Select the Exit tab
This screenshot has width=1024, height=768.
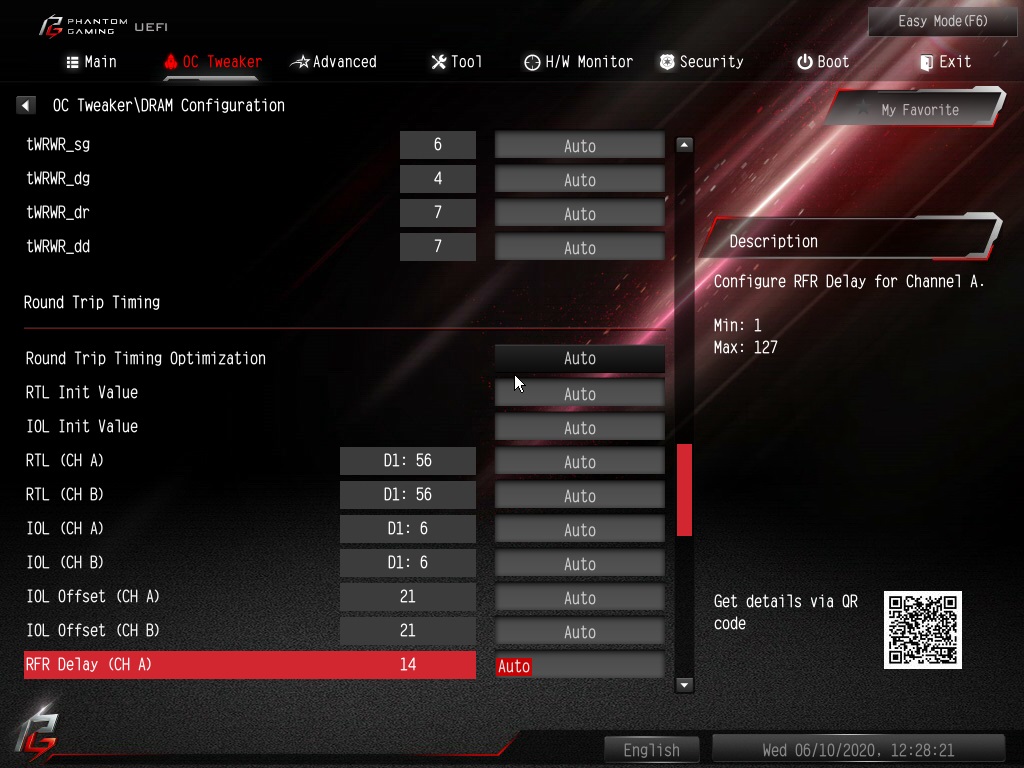[x=945, y=62]
